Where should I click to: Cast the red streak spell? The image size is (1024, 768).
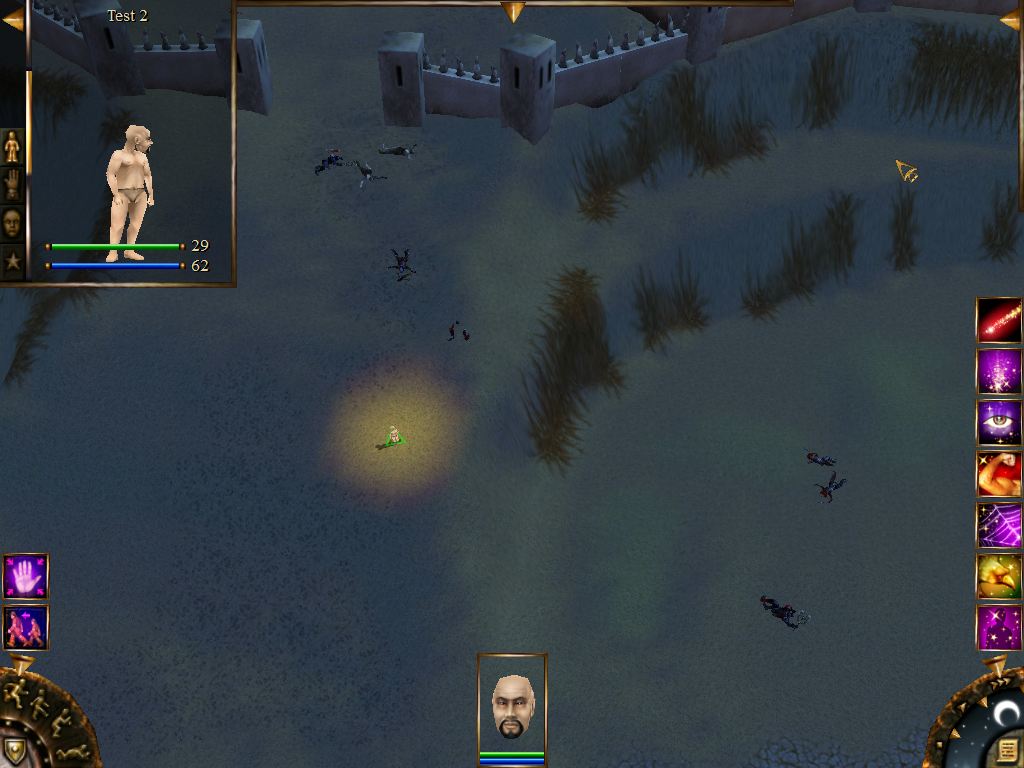(998, 321)
